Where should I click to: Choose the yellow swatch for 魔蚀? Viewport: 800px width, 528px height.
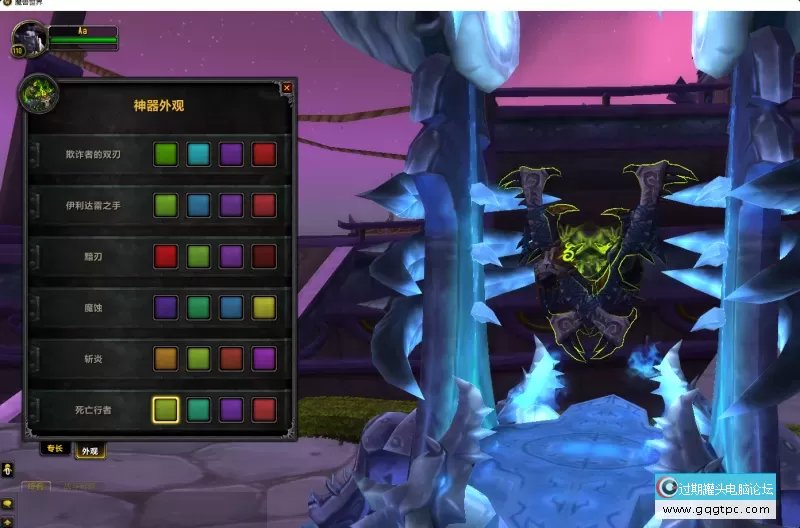point(263,307)
